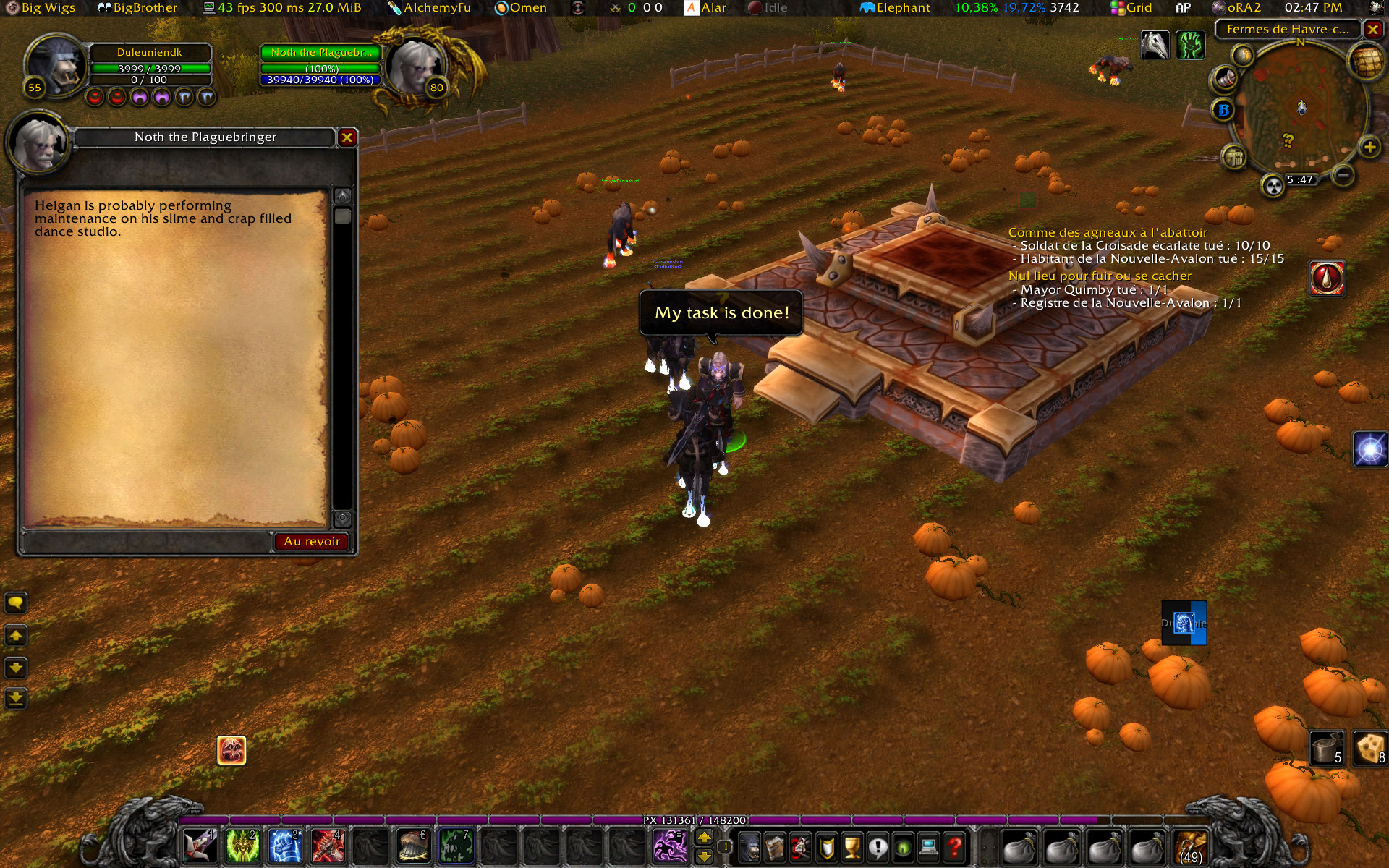The height and width of the screenshot is (868, 1389).
Task: Click the Au revoir goodbye button
Action: click(x=311, y=541)
